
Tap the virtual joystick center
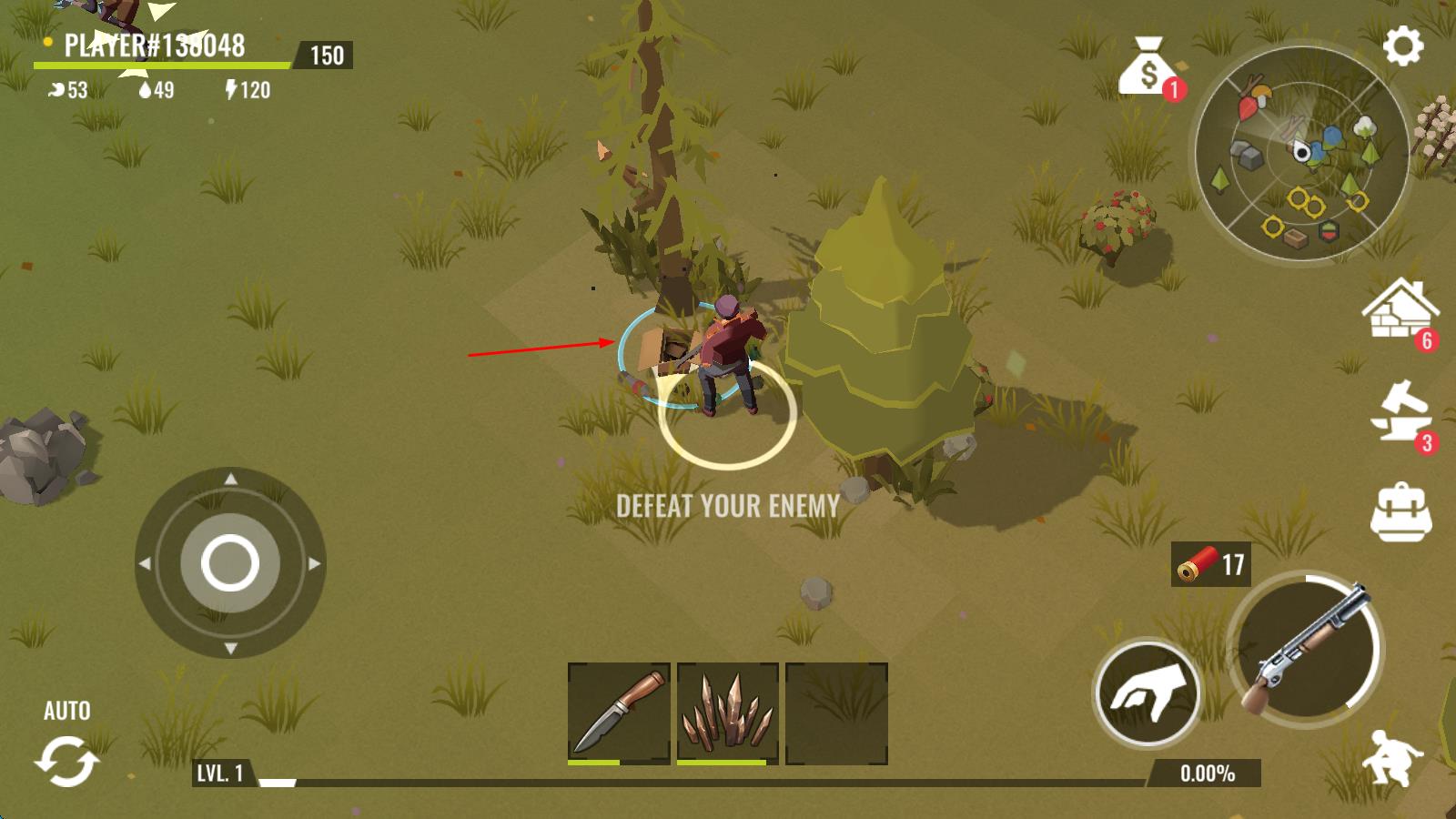tap(229, 563)
